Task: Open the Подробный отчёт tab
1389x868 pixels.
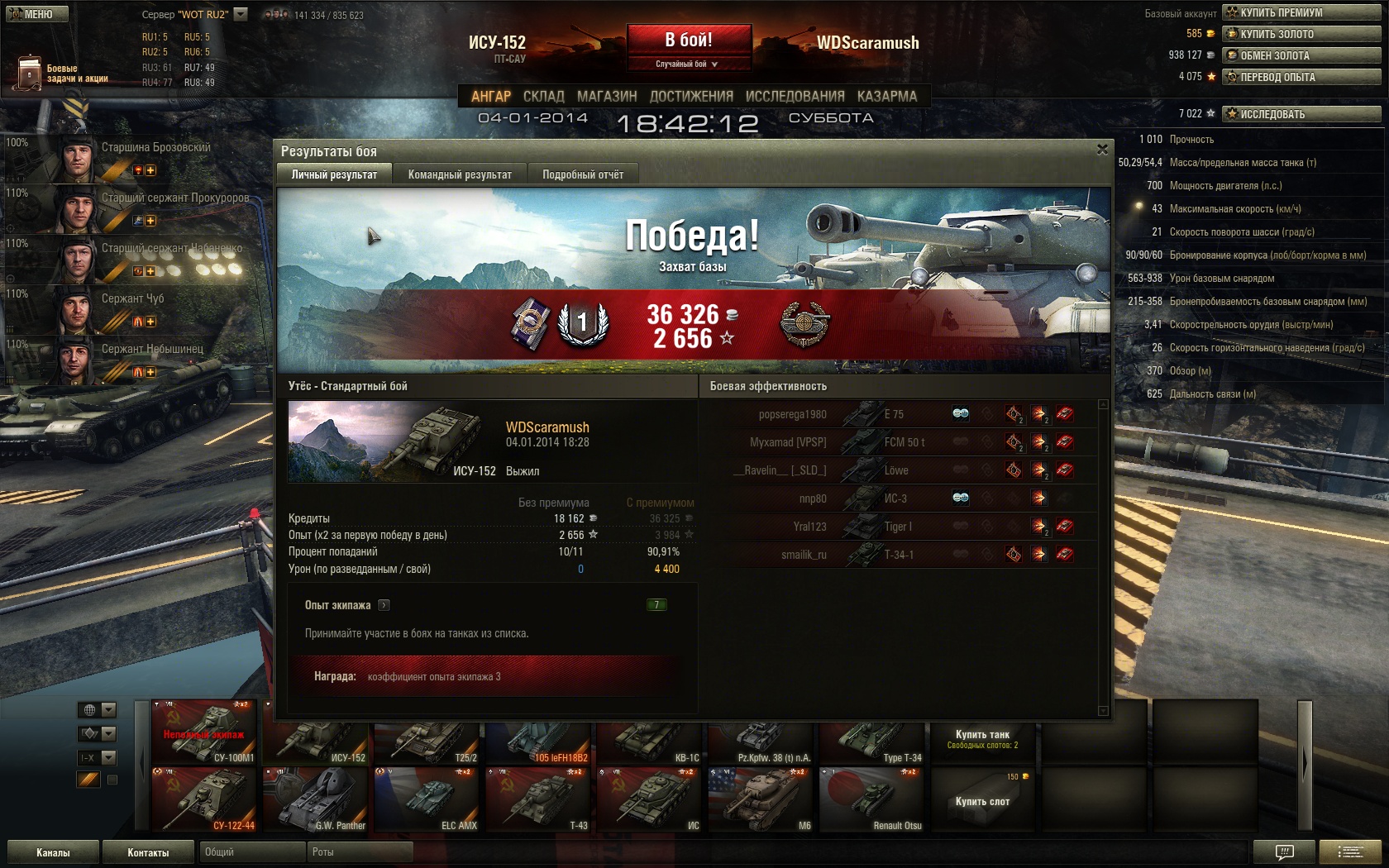Action: [x=583, y=174]
